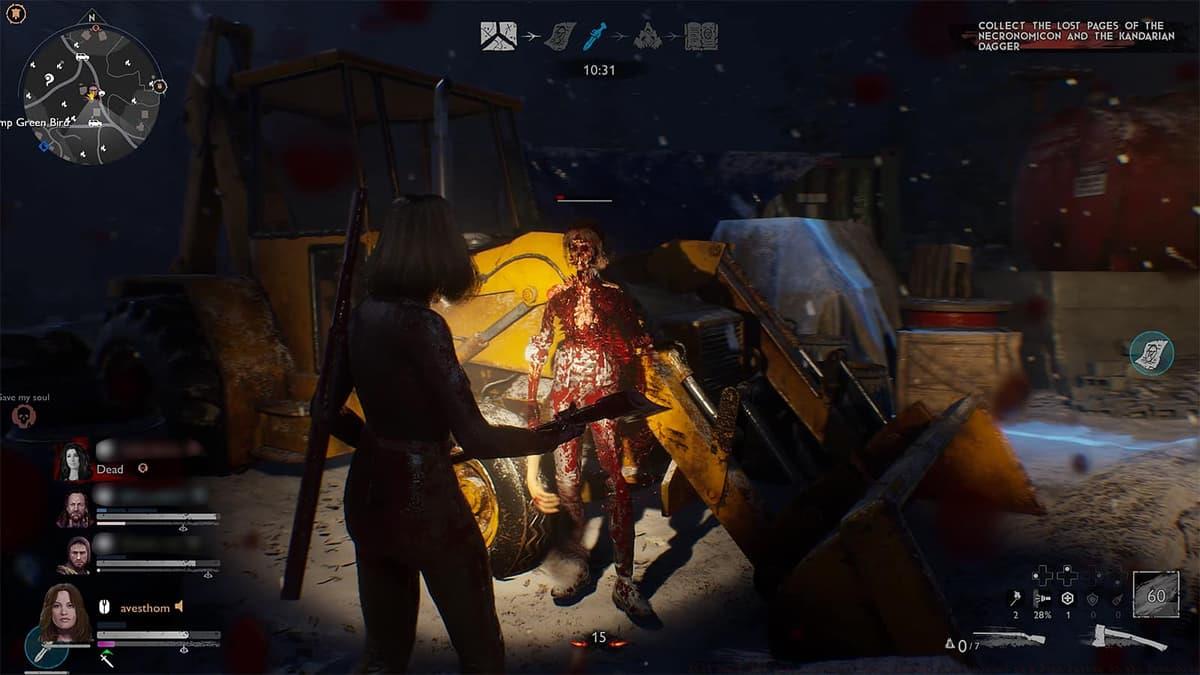The height and width of the screenshot is (675, 1200).
Task: Toggle the speaker icon beside avesthom
Action: [x=180, y=606]
